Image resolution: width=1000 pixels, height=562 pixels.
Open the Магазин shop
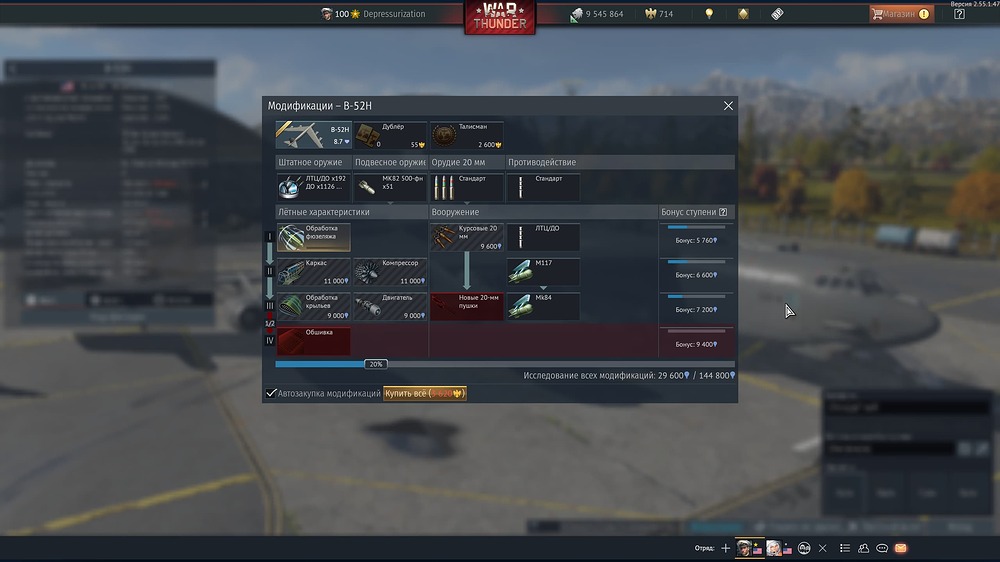point(900,14)
